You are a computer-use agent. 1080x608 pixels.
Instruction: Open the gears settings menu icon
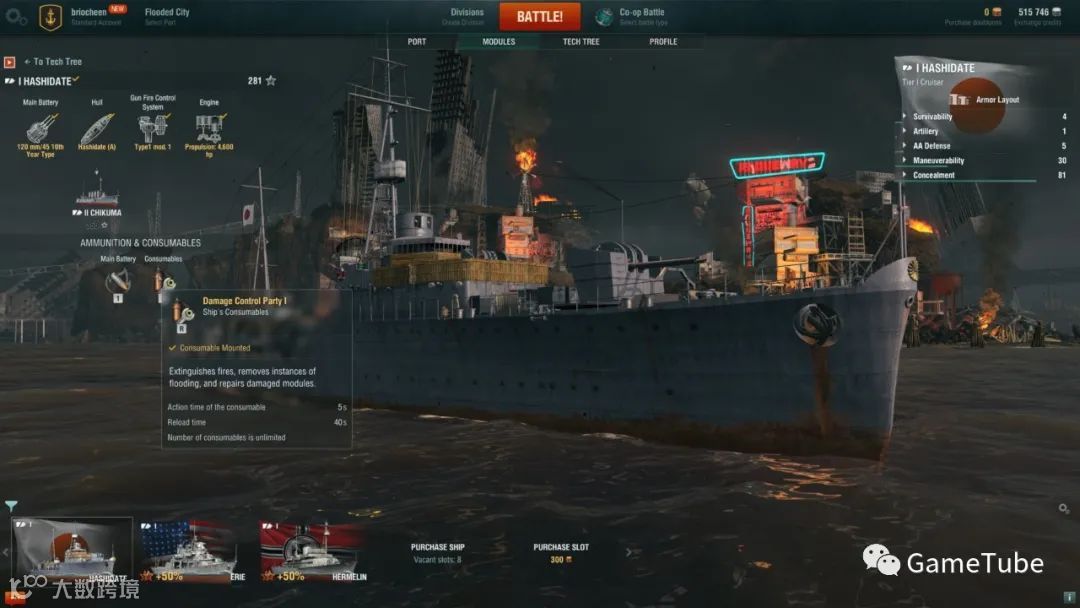point(16,17)
